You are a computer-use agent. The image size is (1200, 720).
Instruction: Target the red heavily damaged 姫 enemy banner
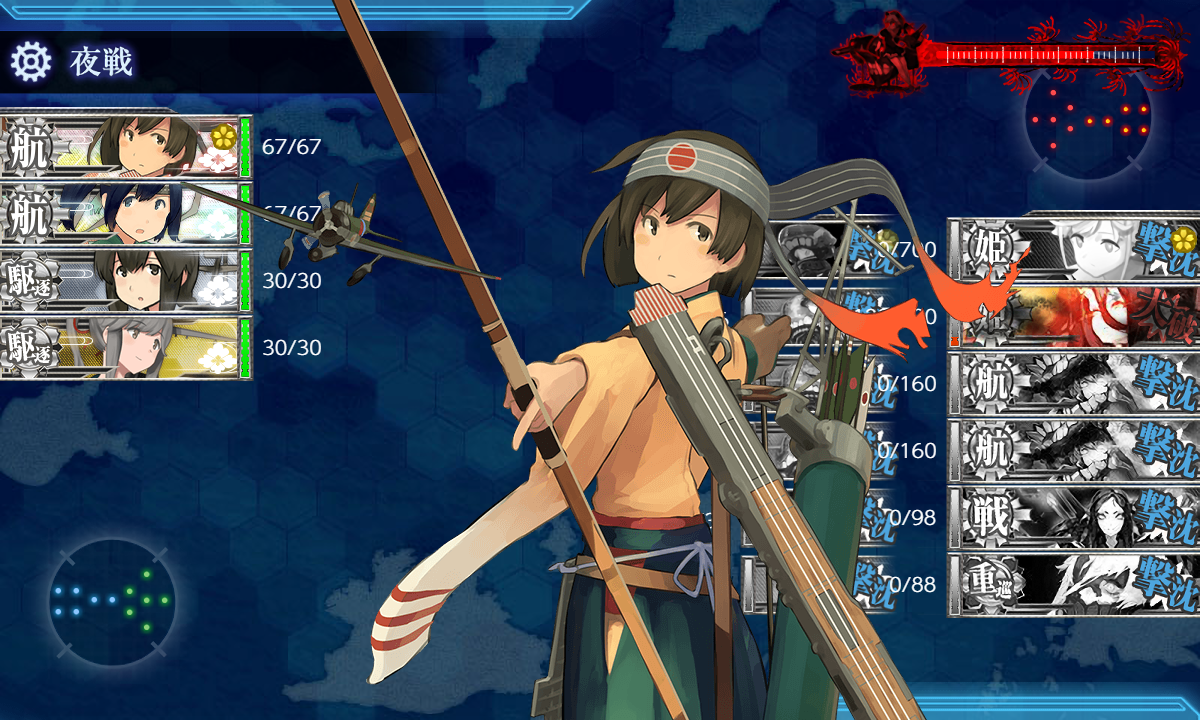pyautogui.click(x=1074, y=316)
